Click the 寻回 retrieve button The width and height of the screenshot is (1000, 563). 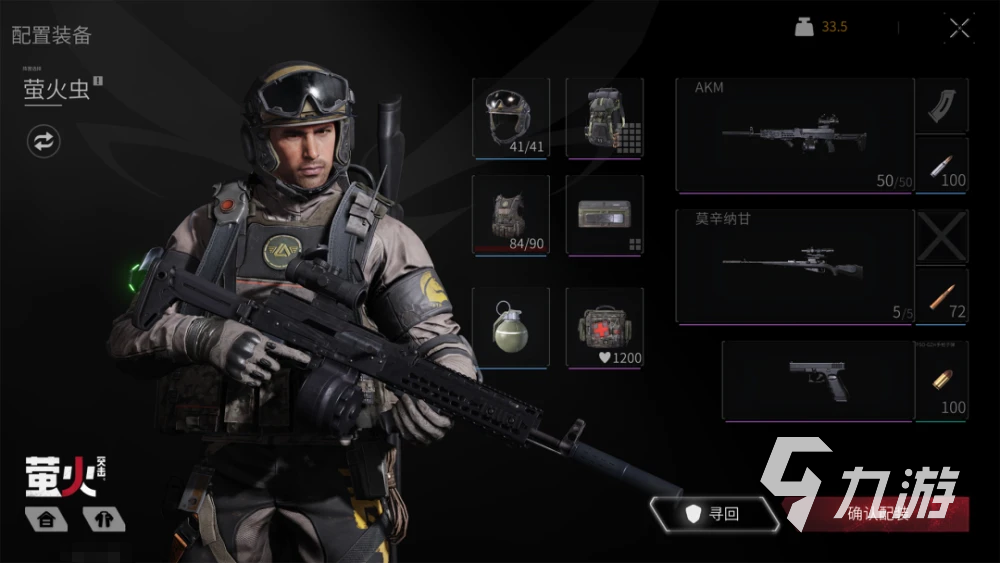[713, 514]
